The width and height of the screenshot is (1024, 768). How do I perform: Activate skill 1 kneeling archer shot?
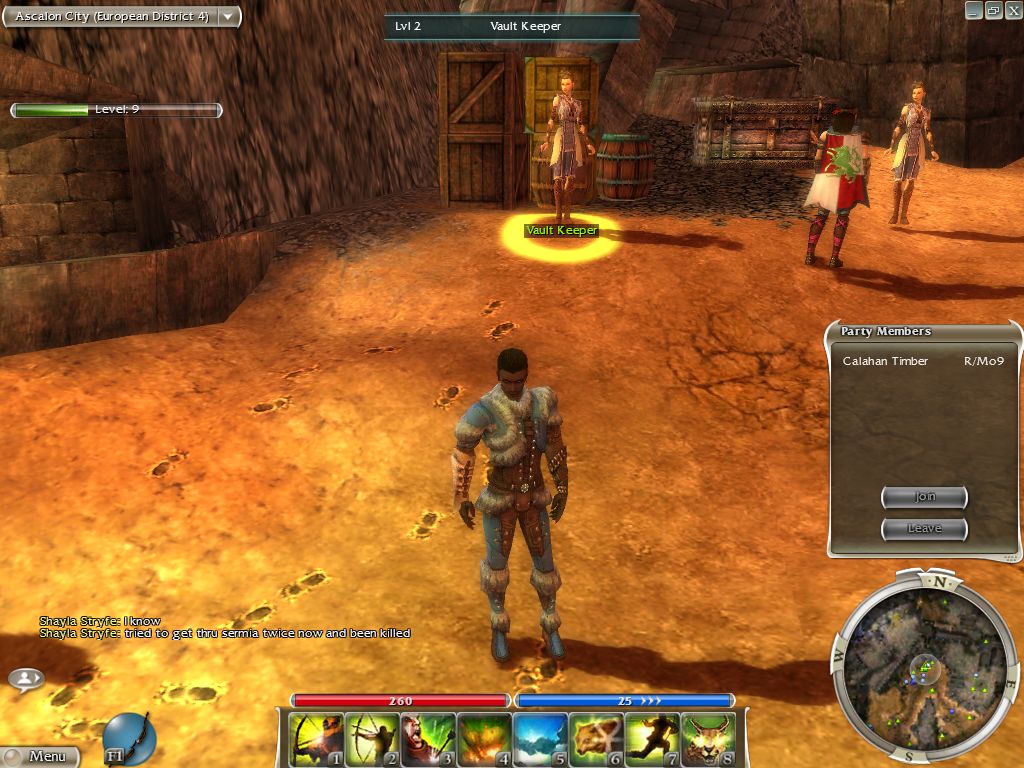tap(316, 740)
